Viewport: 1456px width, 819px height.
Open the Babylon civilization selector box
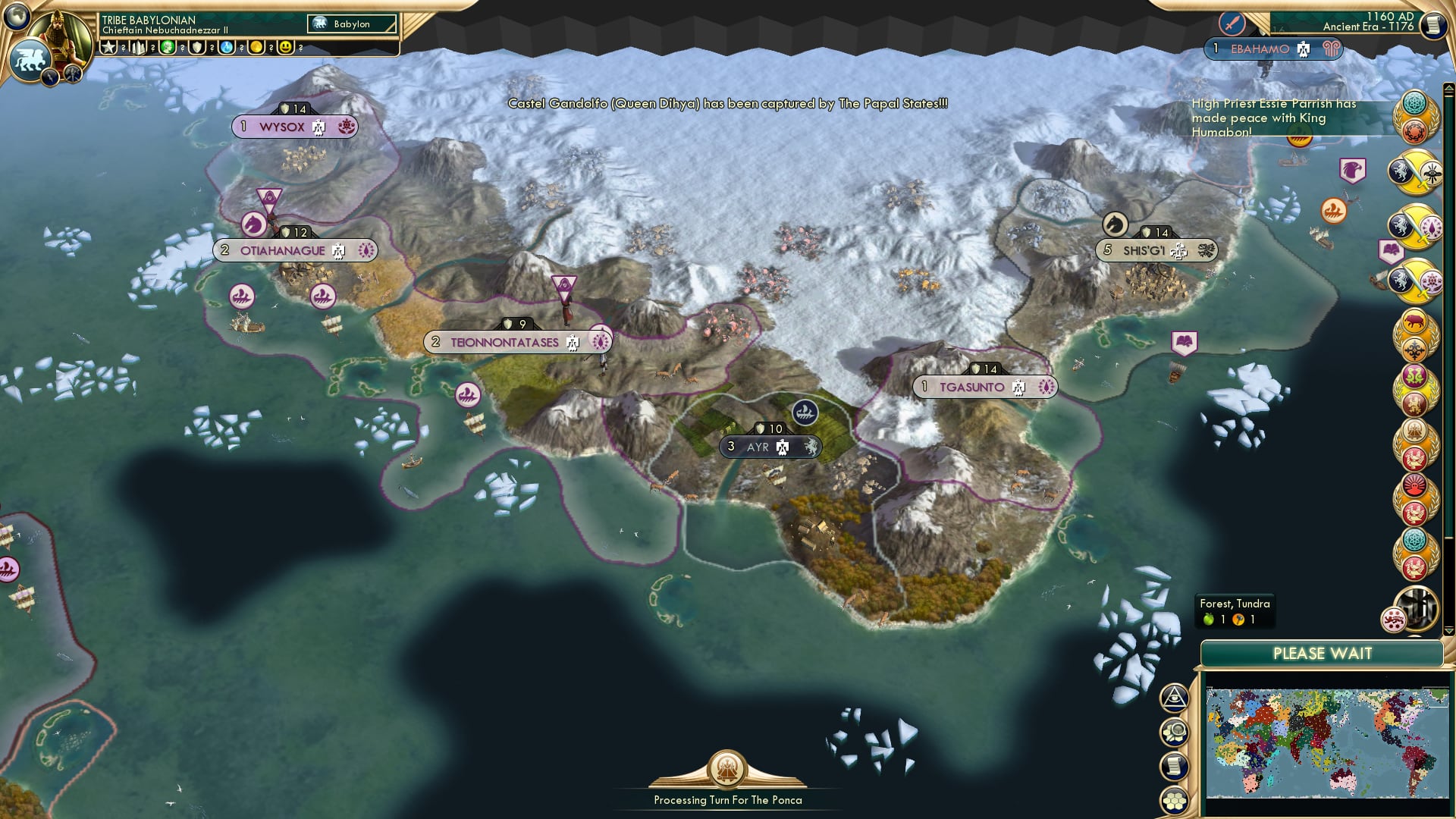[351, 24]
